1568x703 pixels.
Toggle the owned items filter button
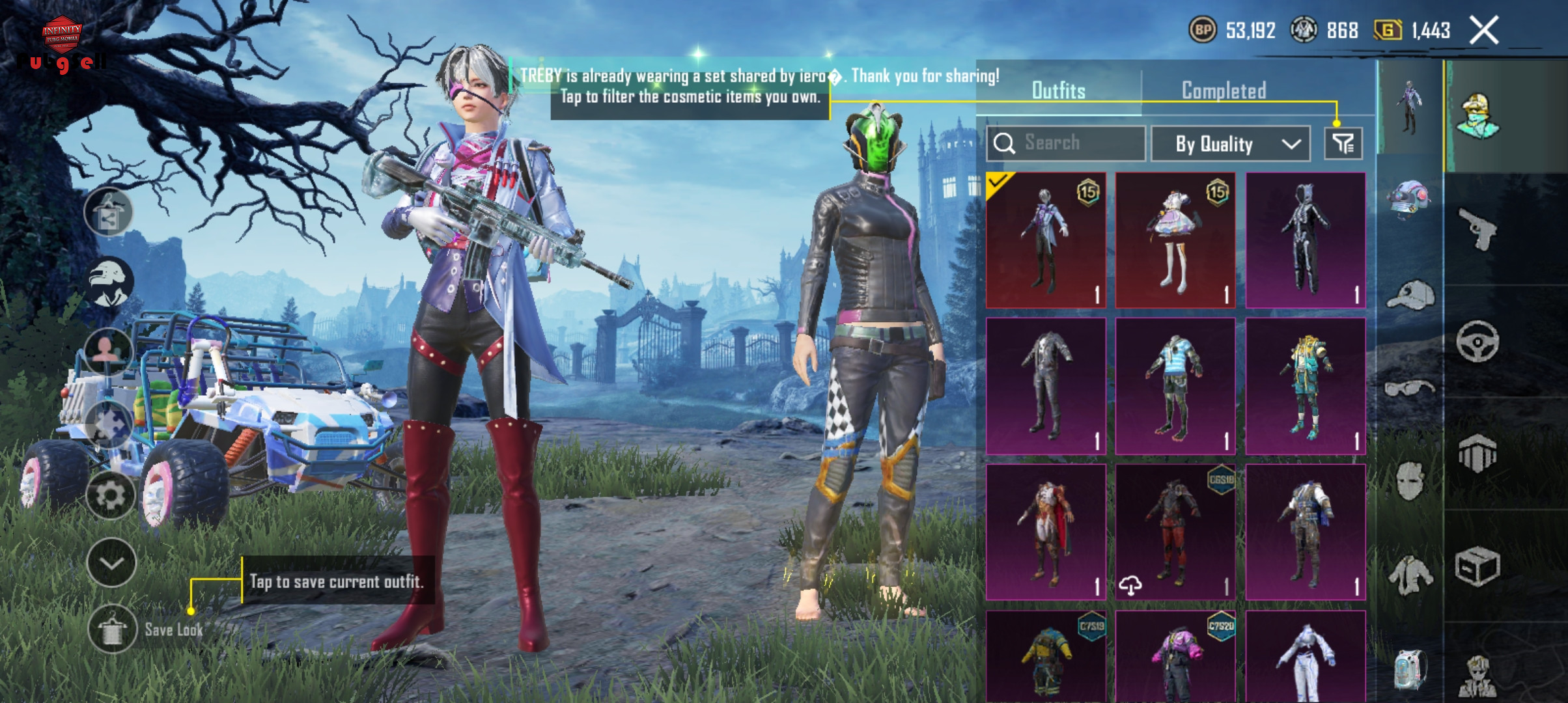point(1343,143)
